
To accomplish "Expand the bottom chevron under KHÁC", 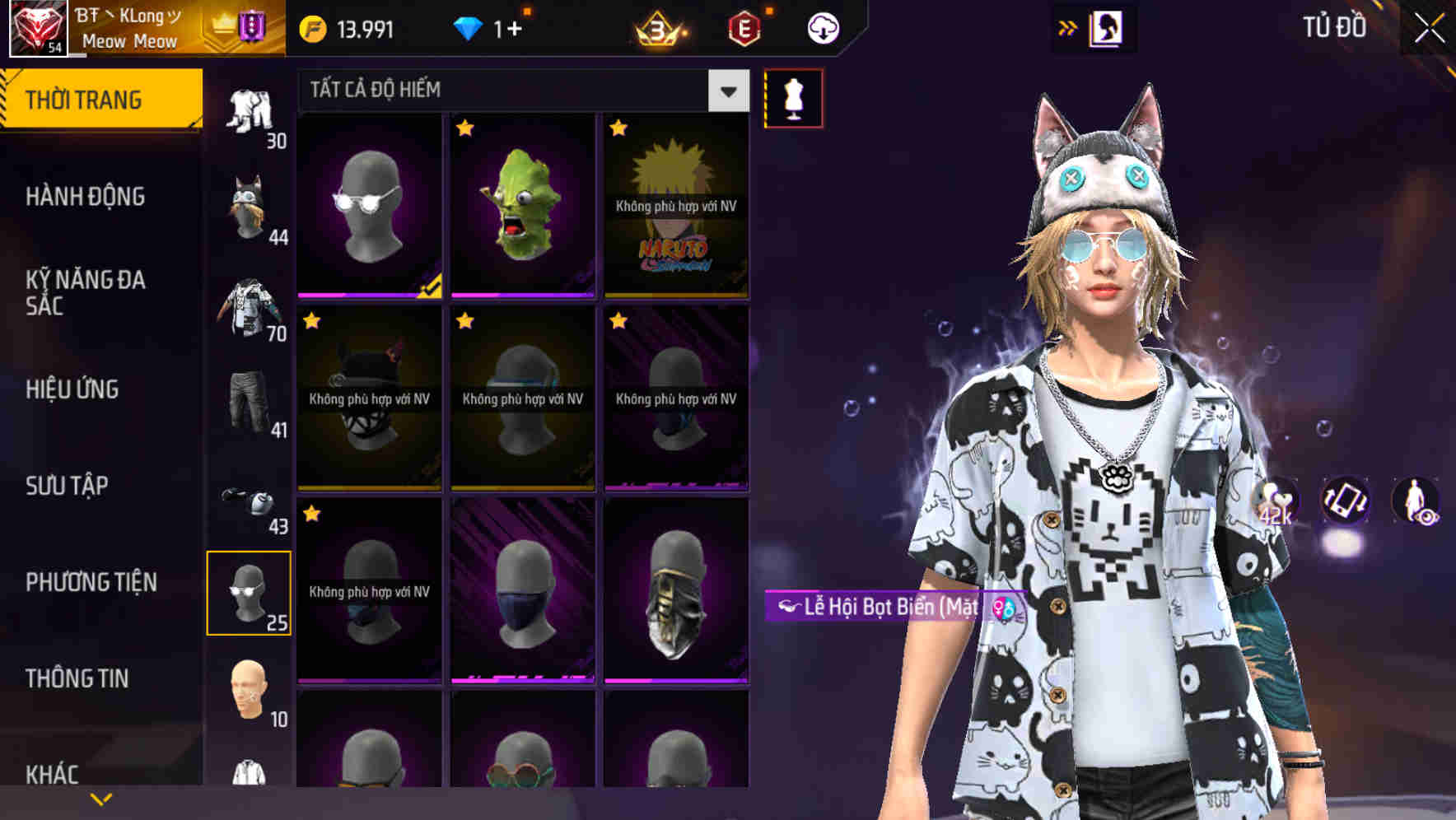I will click(100, 799).
